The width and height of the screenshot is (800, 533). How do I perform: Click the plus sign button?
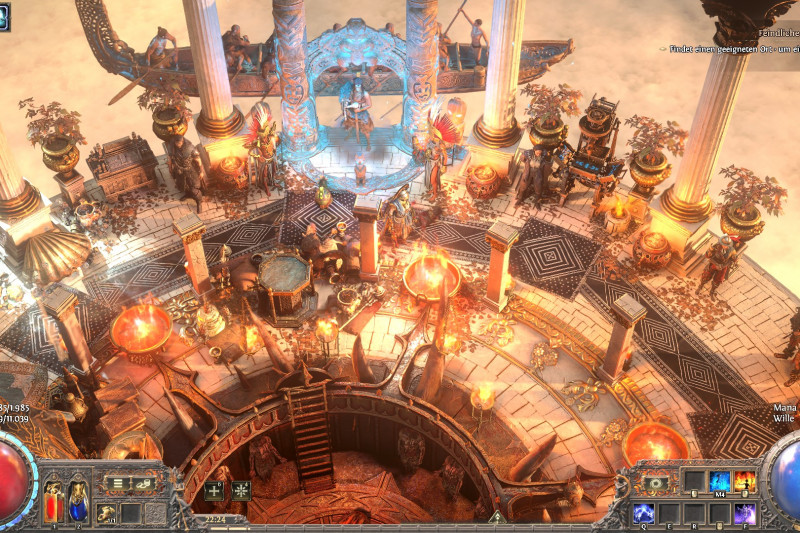214,490
